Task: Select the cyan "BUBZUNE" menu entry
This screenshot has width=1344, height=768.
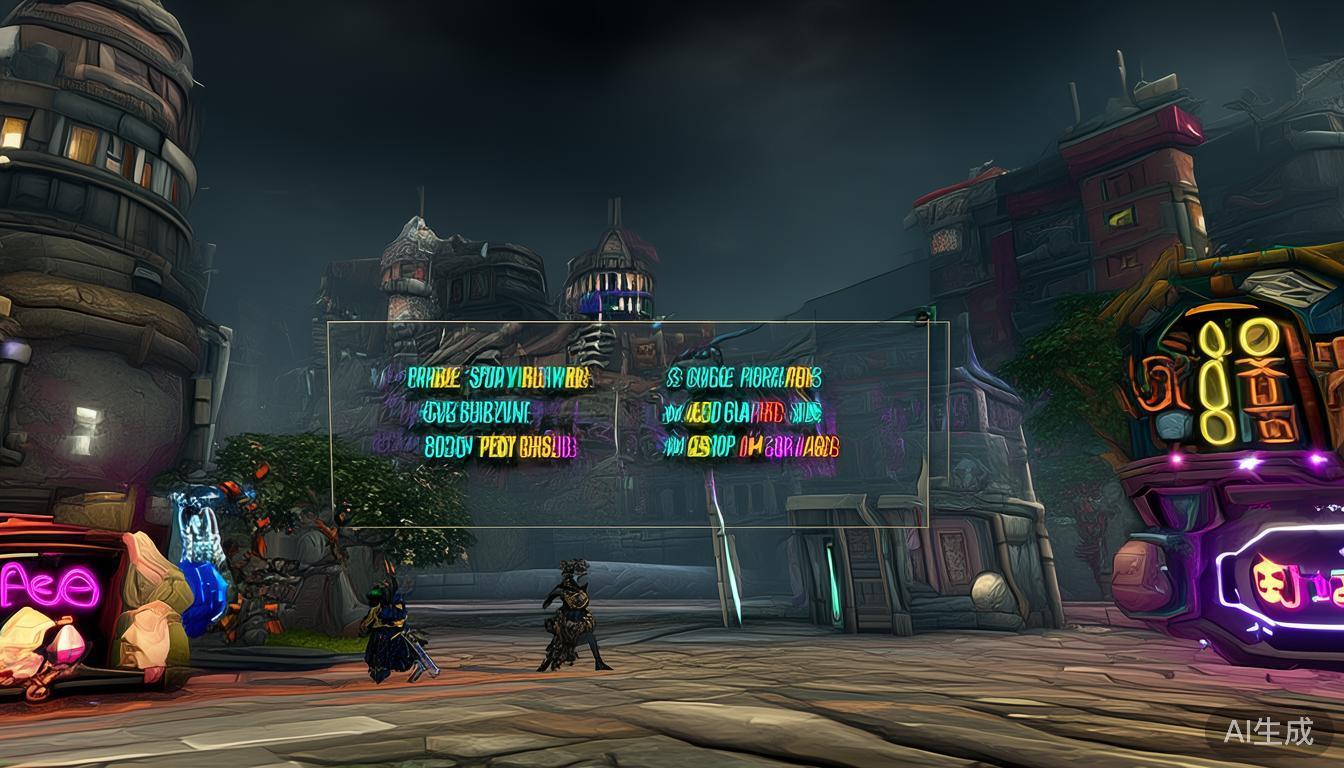Action: click(476, 412)
